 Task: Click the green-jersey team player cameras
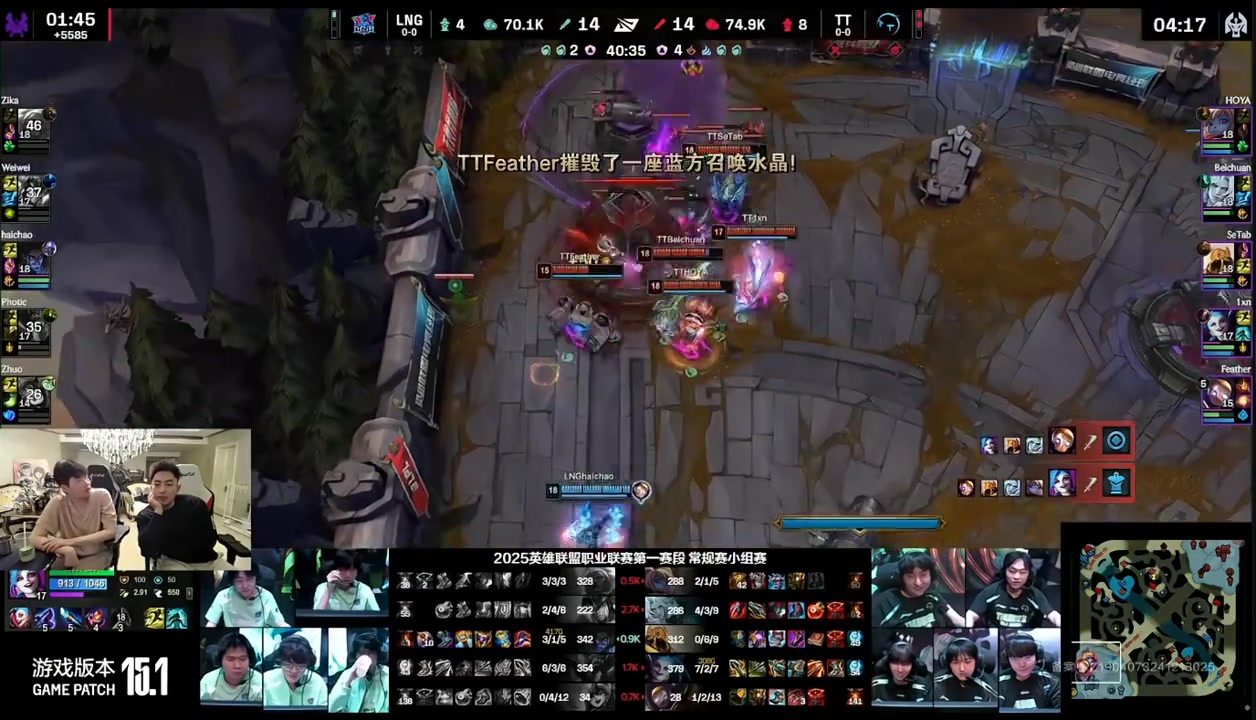[295, 630]
